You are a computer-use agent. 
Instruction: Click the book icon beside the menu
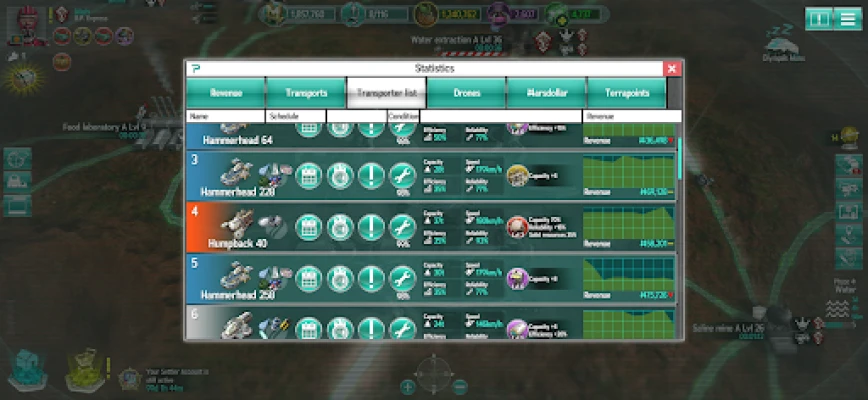[x=818, y=19]
